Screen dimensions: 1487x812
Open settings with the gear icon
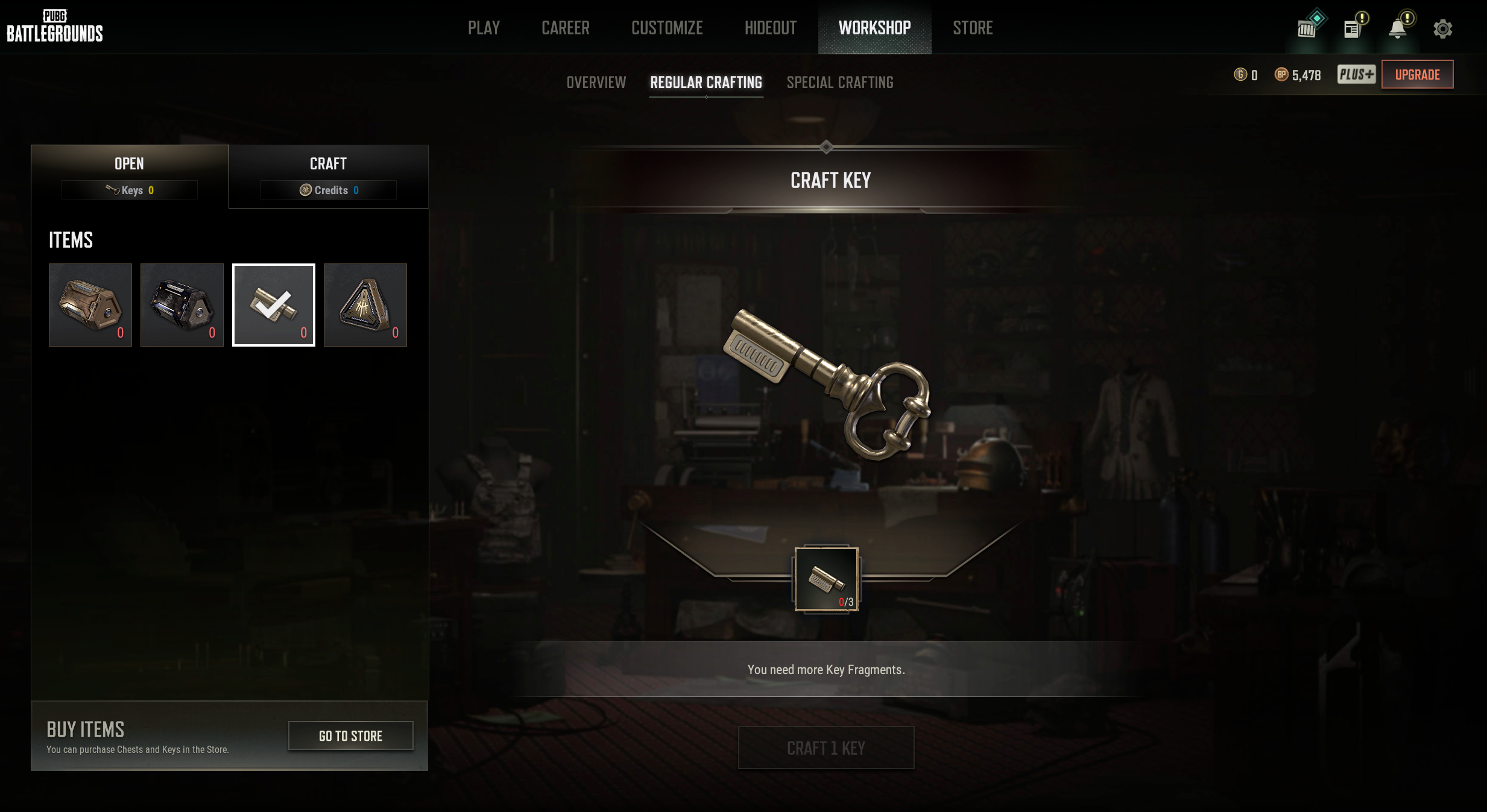[x=1442, y=29]
